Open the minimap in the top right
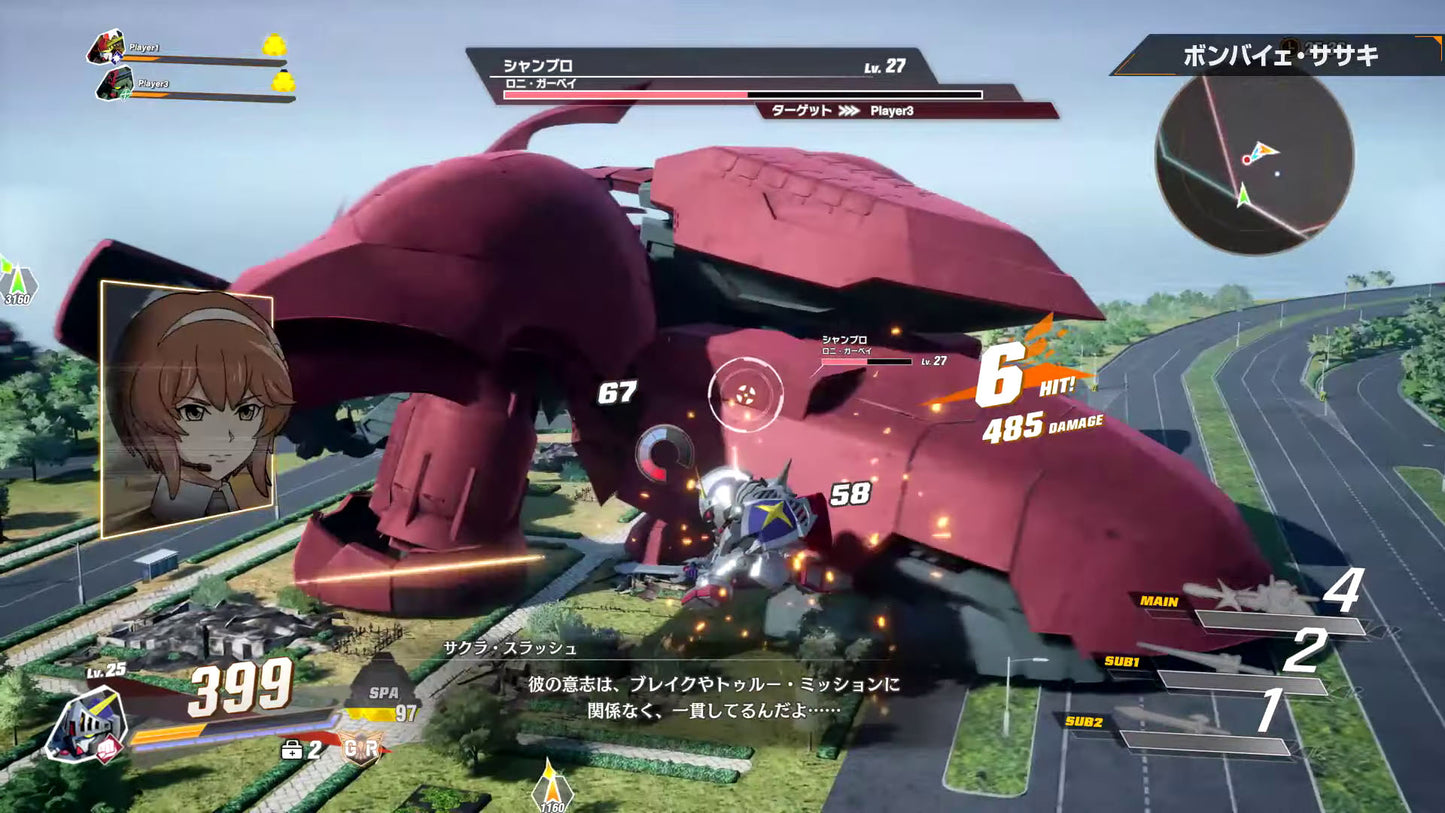The image size is (1445, 813). tap(1253, 163)
